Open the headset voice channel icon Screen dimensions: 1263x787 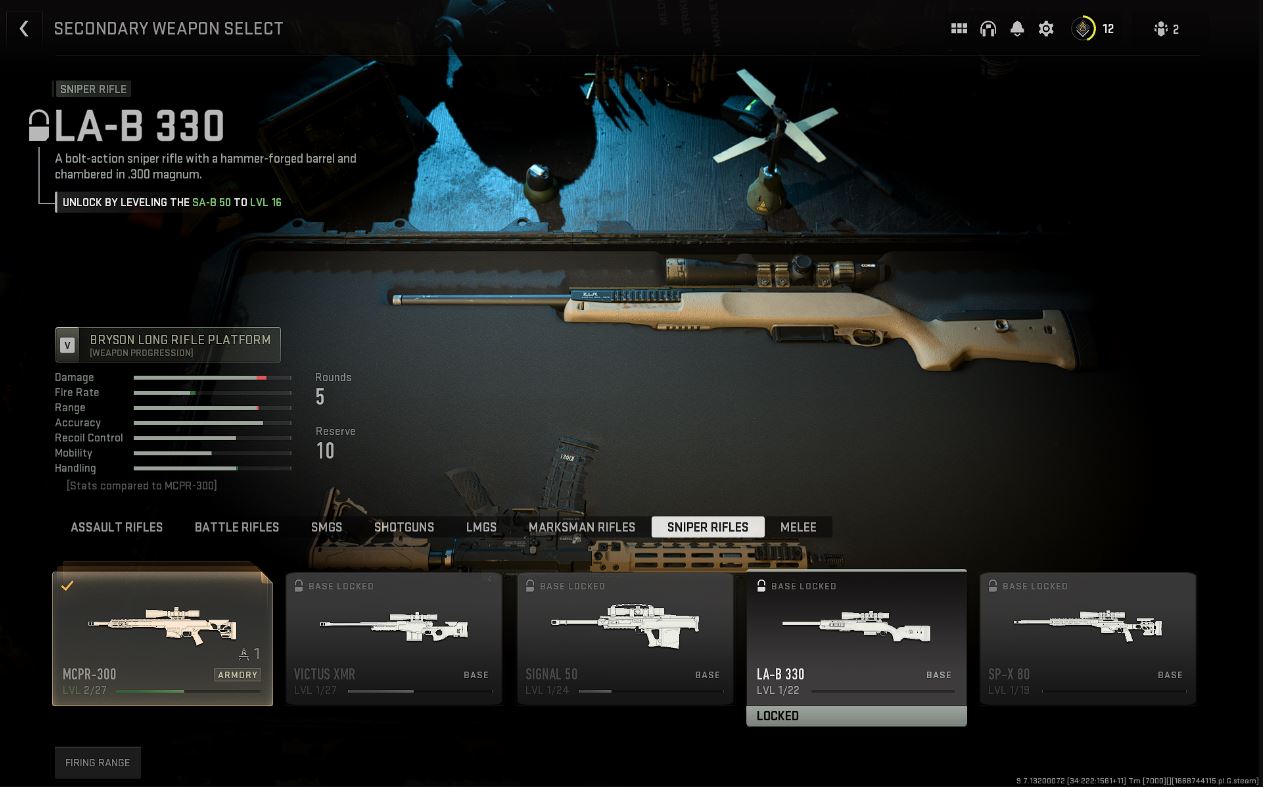(x=988, y=29)
